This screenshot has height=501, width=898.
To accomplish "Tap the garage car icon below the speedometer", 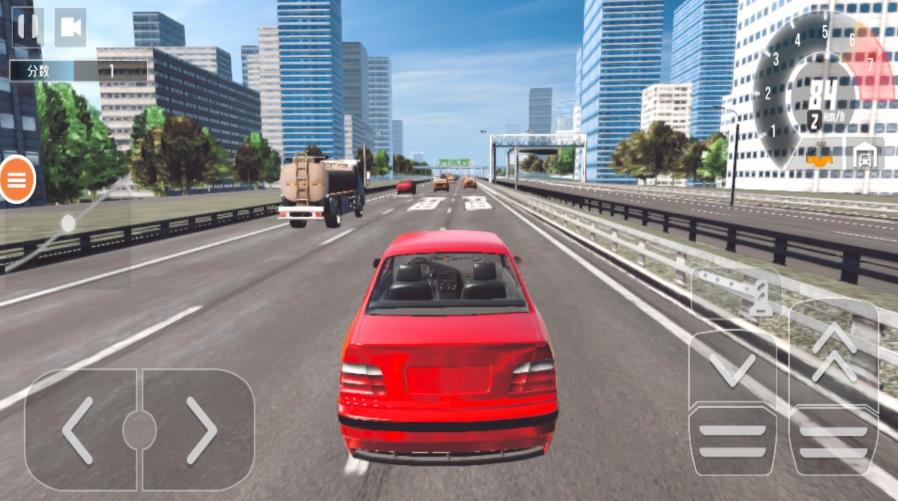I will [x=863, y=156].
